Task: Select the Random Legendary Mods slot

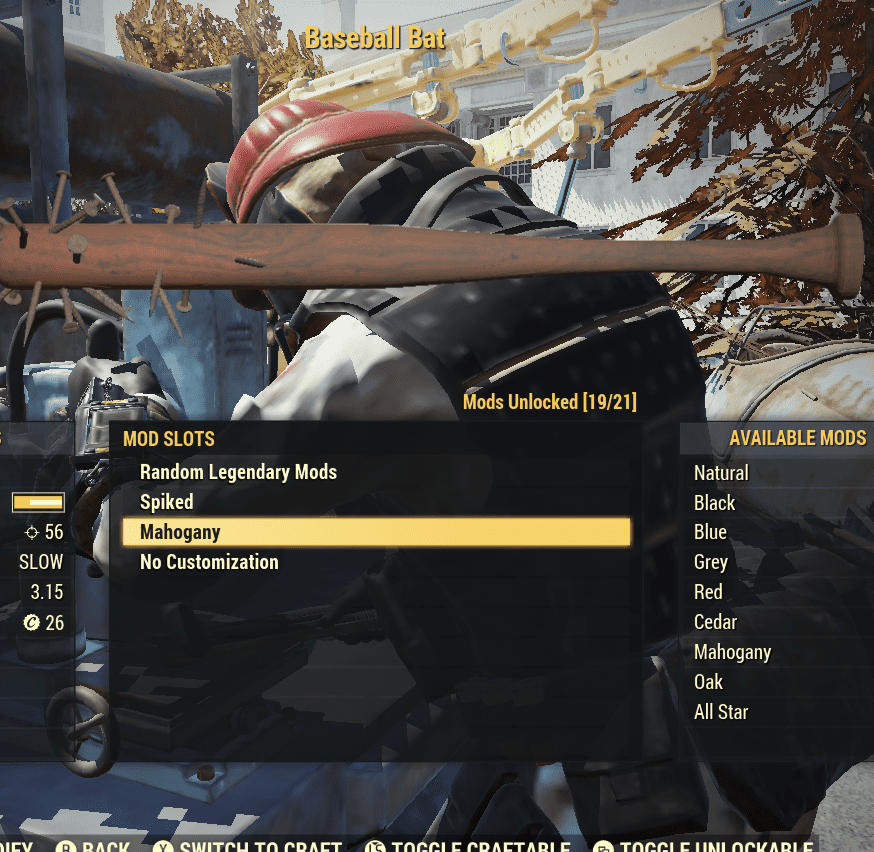Action: [x=238, y=472]
